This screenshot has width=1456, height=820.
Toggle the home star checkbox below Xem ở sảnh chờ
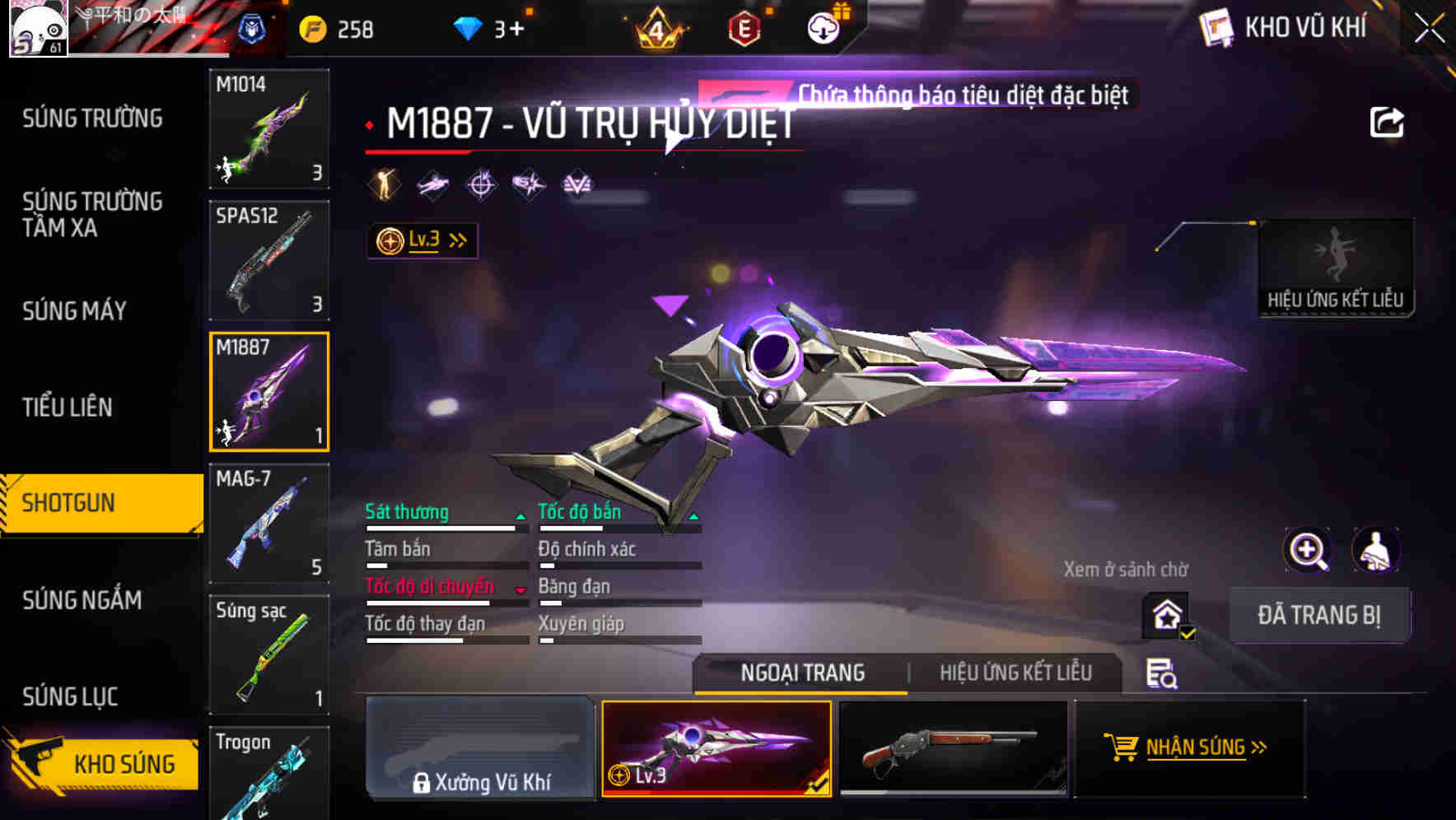pyautogui.click(x=1164, y=614)
